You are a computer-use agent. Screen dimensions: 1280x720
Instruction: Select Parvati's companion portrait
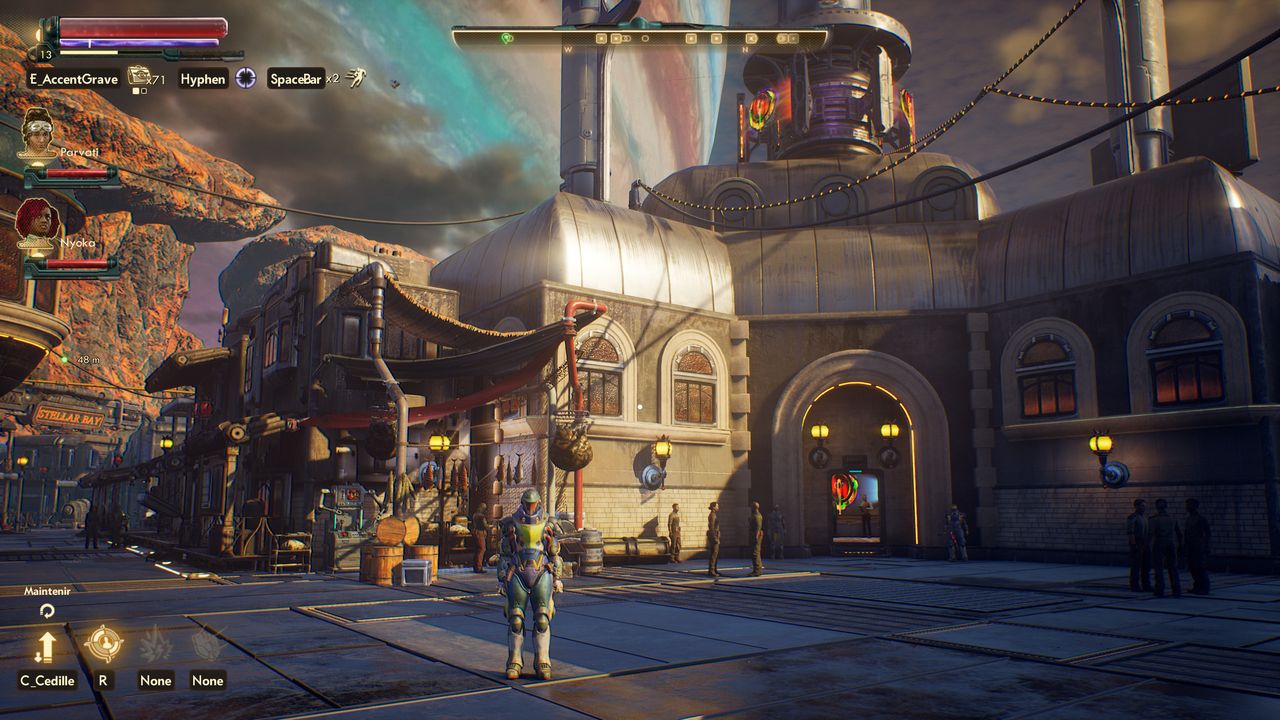38,135
